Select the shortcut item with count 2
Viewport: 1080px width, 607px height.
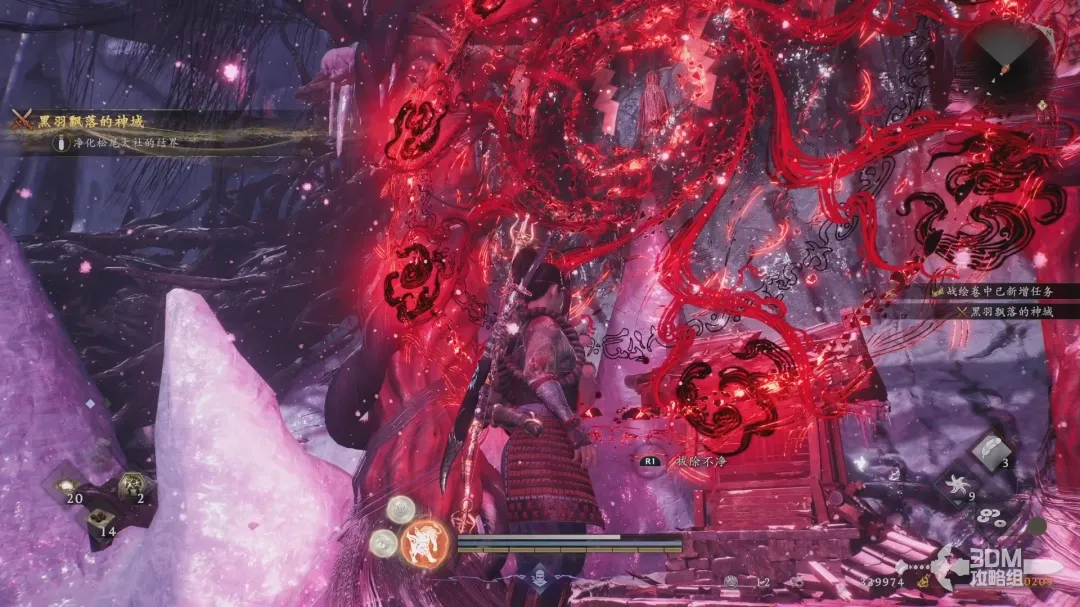point(131,487)
